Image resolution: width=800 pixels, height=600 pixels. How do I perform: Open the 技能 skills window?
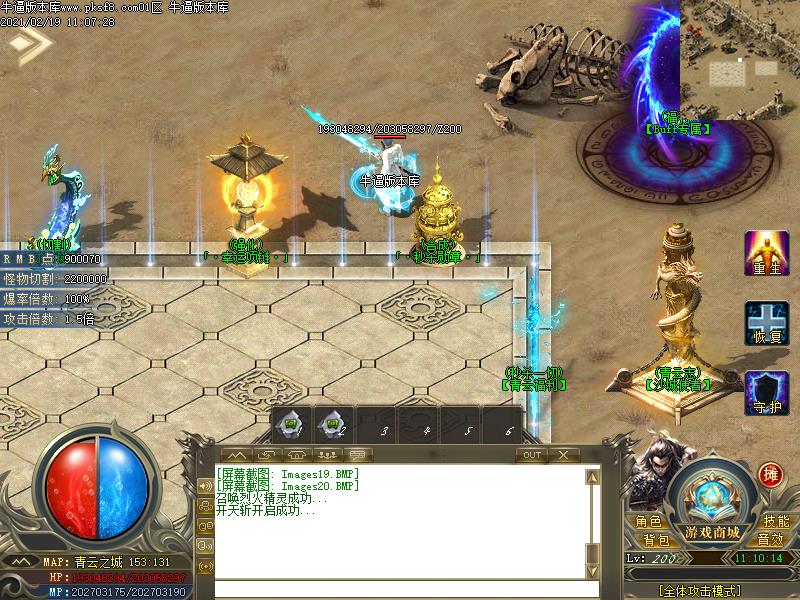pyautogui.click(x=776, y=522)
